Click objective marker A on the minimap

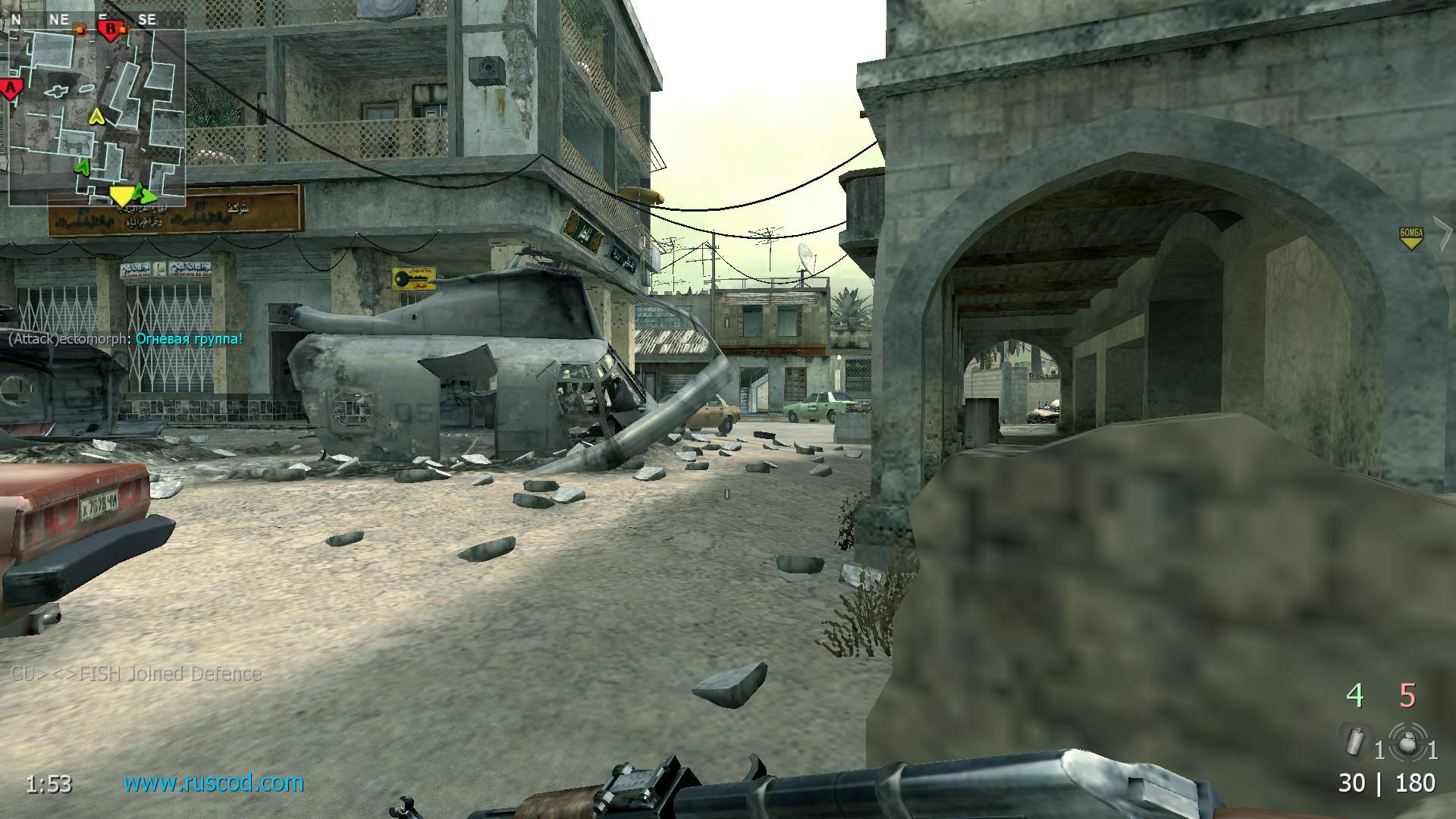(x=9, y=89)
